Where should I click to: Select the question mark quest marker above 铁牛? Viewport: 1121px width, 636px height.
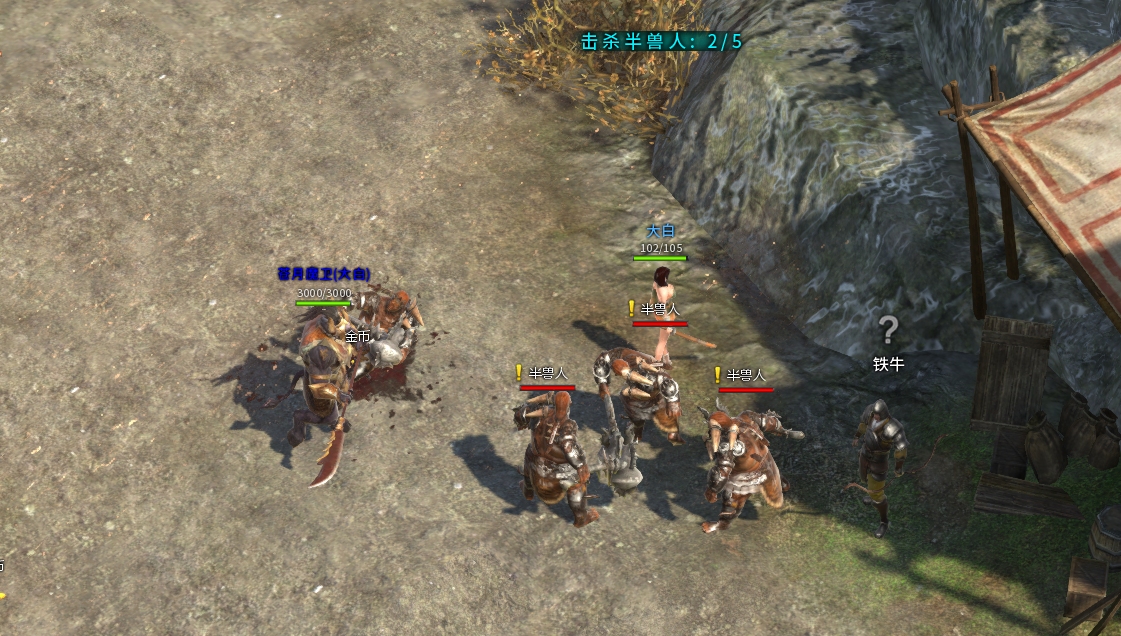(888, 329)
